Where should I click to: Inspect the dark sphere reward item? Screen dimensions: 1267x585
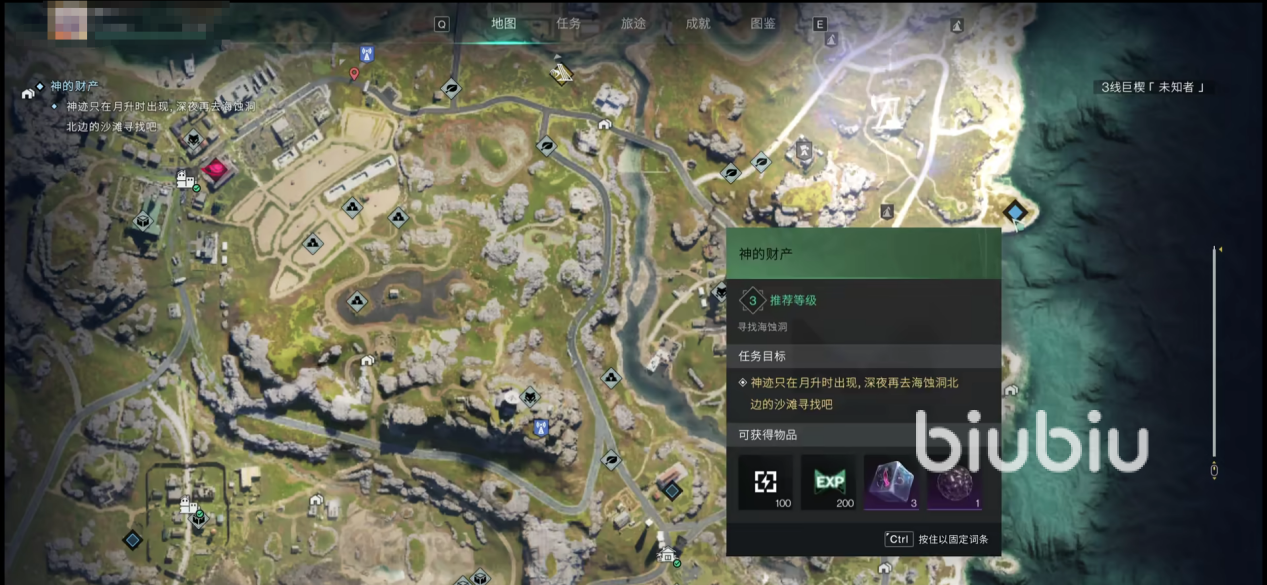click(954, 482)
